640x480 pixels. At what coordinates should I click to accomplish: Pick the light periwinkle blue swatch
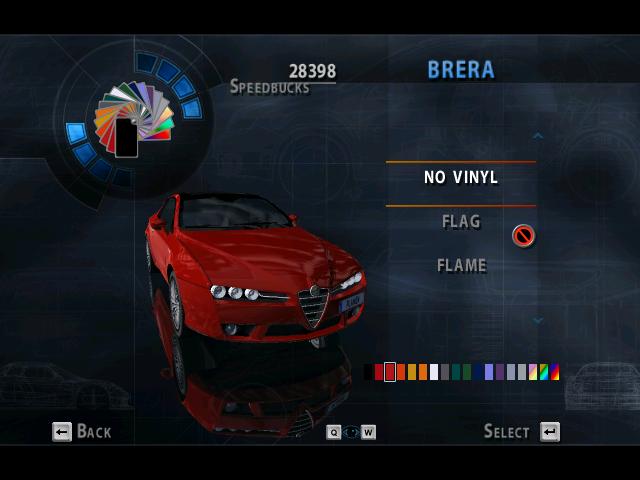tap(489, 372)
